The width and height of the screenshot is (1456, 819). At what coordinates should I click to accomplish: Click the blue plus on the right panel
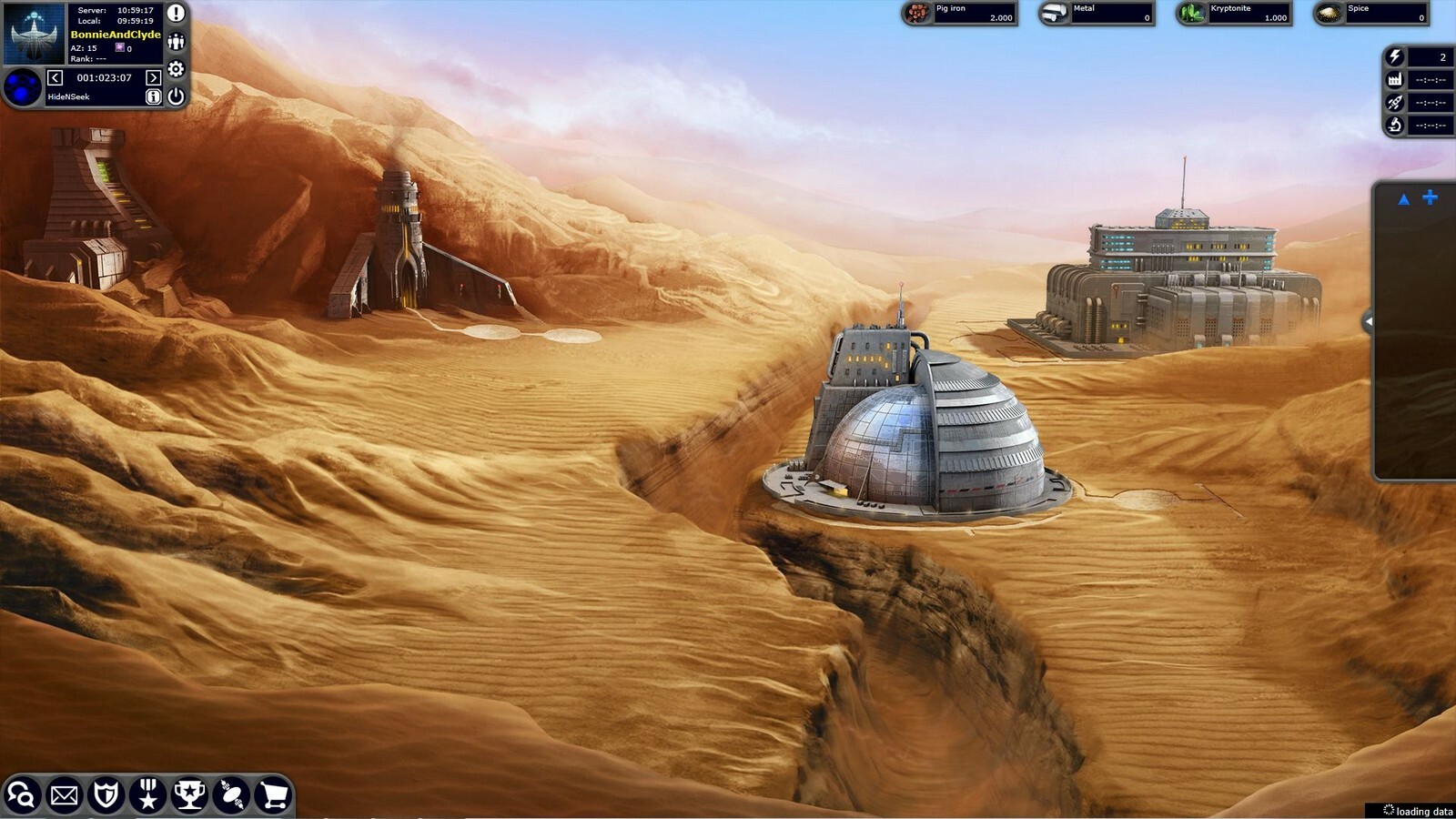1430,197
